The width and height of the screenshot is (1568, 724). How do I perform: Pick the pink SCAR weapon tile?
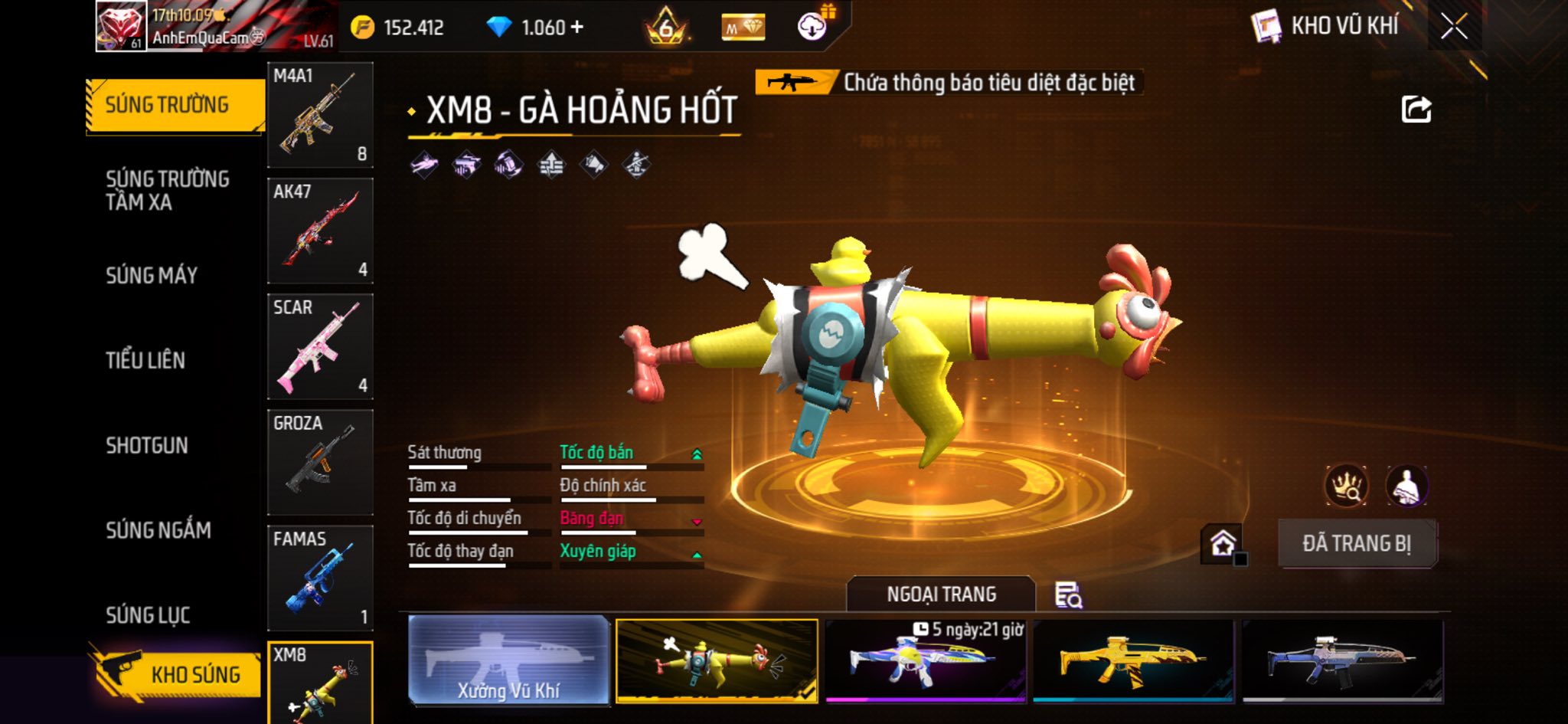[x=320, y=346]
